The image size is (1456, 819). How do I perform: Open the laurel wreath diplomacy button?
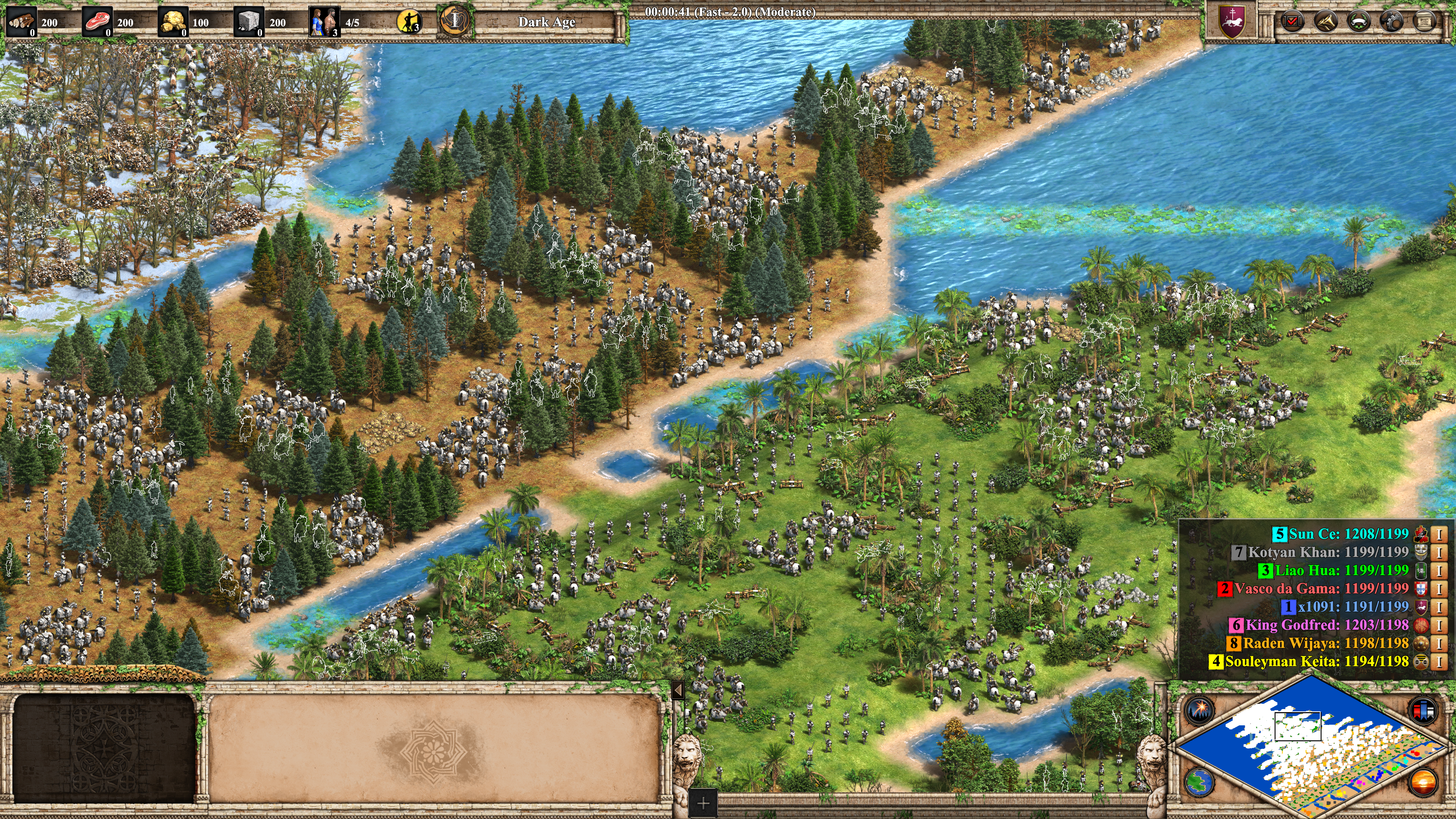(1358, 22)
